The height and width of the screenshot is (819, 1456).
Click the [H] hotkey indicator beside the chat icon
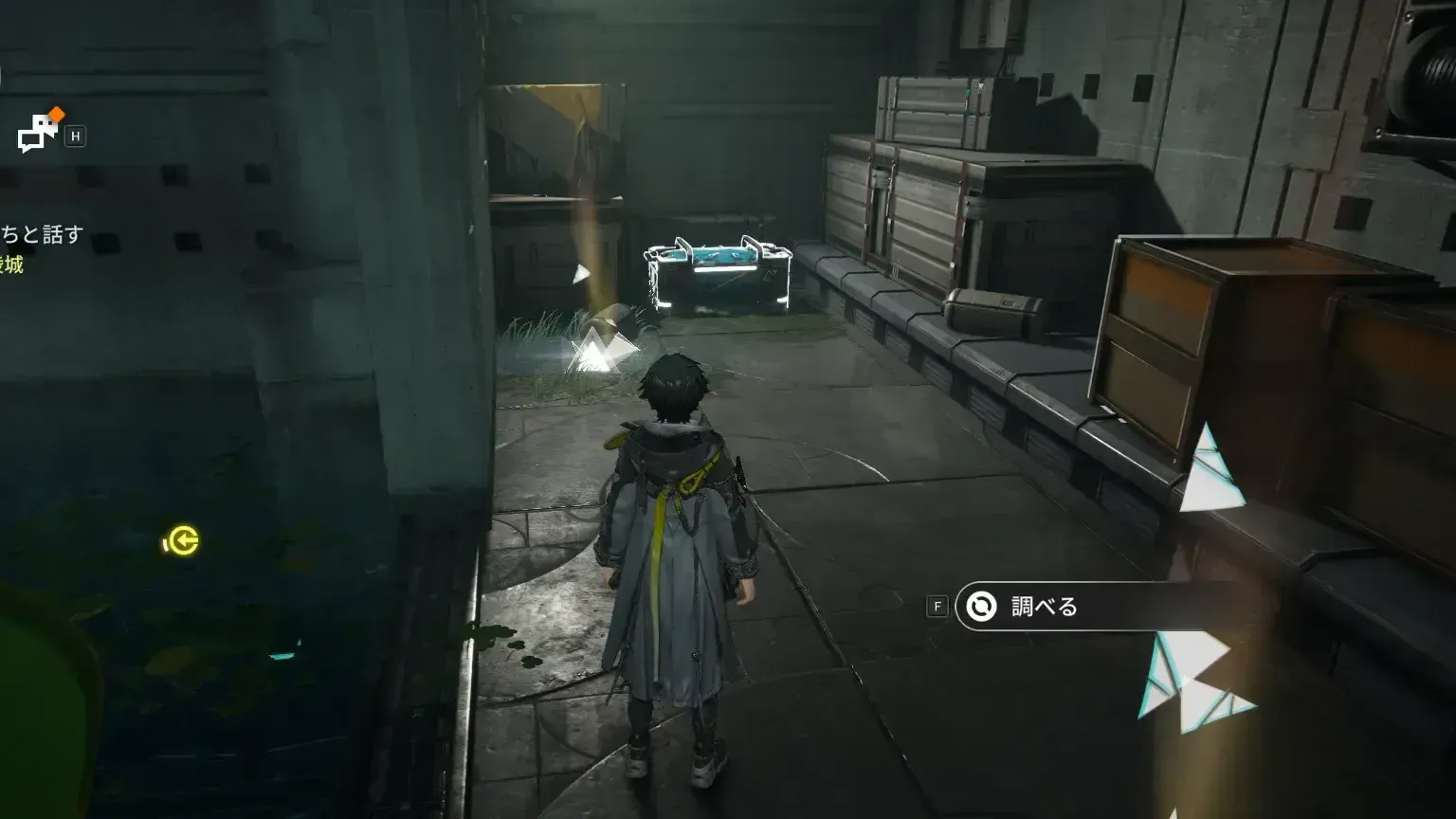click(76, 136)
